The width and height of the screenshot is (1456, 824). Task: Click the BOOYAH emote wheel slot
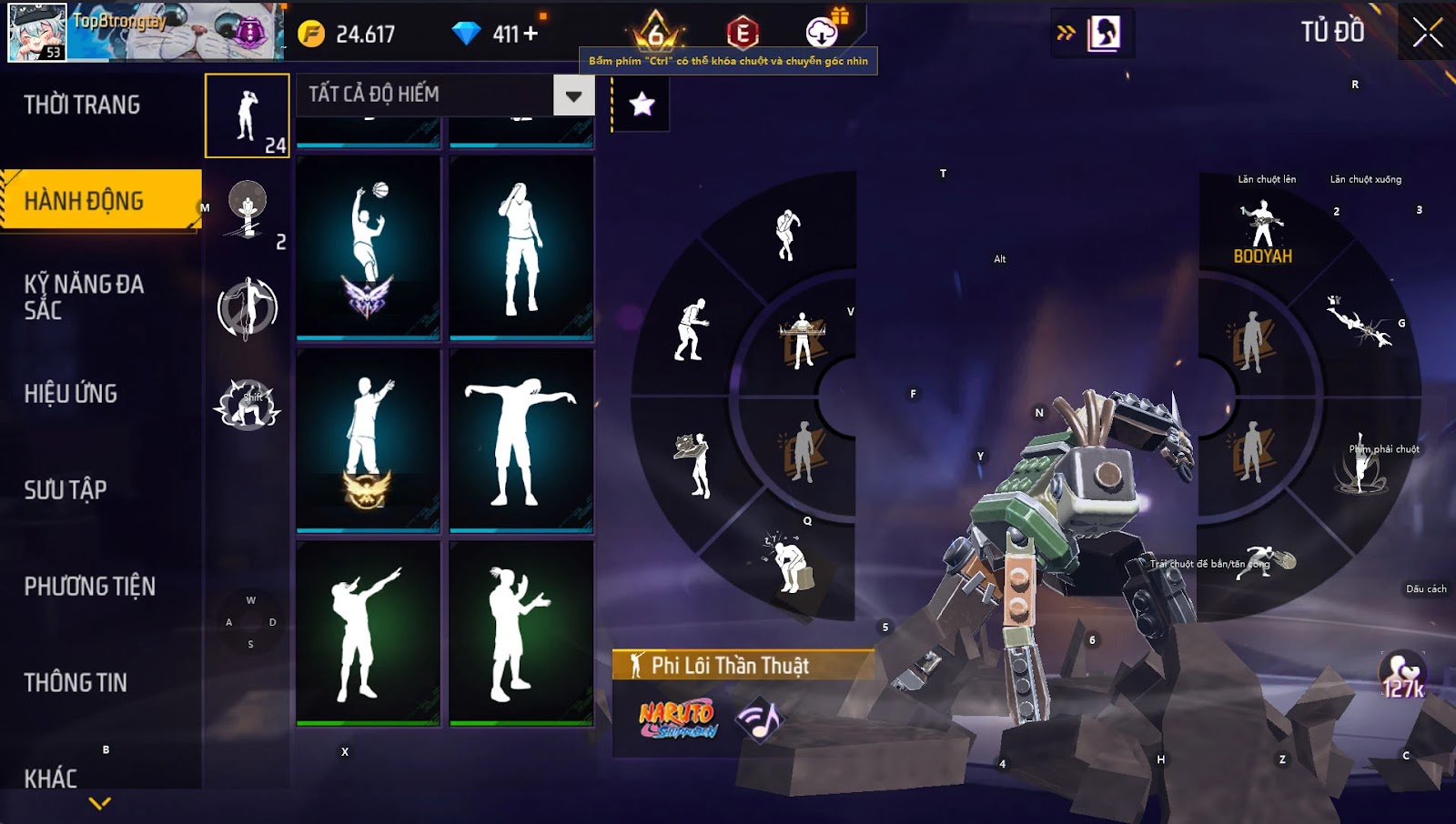1262,233
